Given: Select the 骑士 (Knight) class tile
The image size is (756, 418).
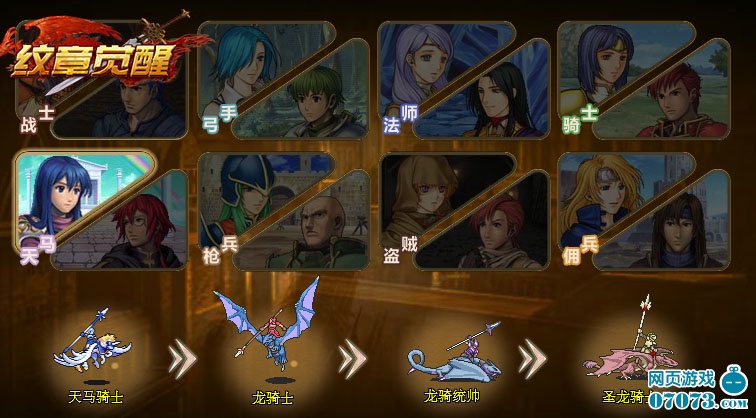Looking at the screenshot, I should pyautogui.click(x=640, y=80).
